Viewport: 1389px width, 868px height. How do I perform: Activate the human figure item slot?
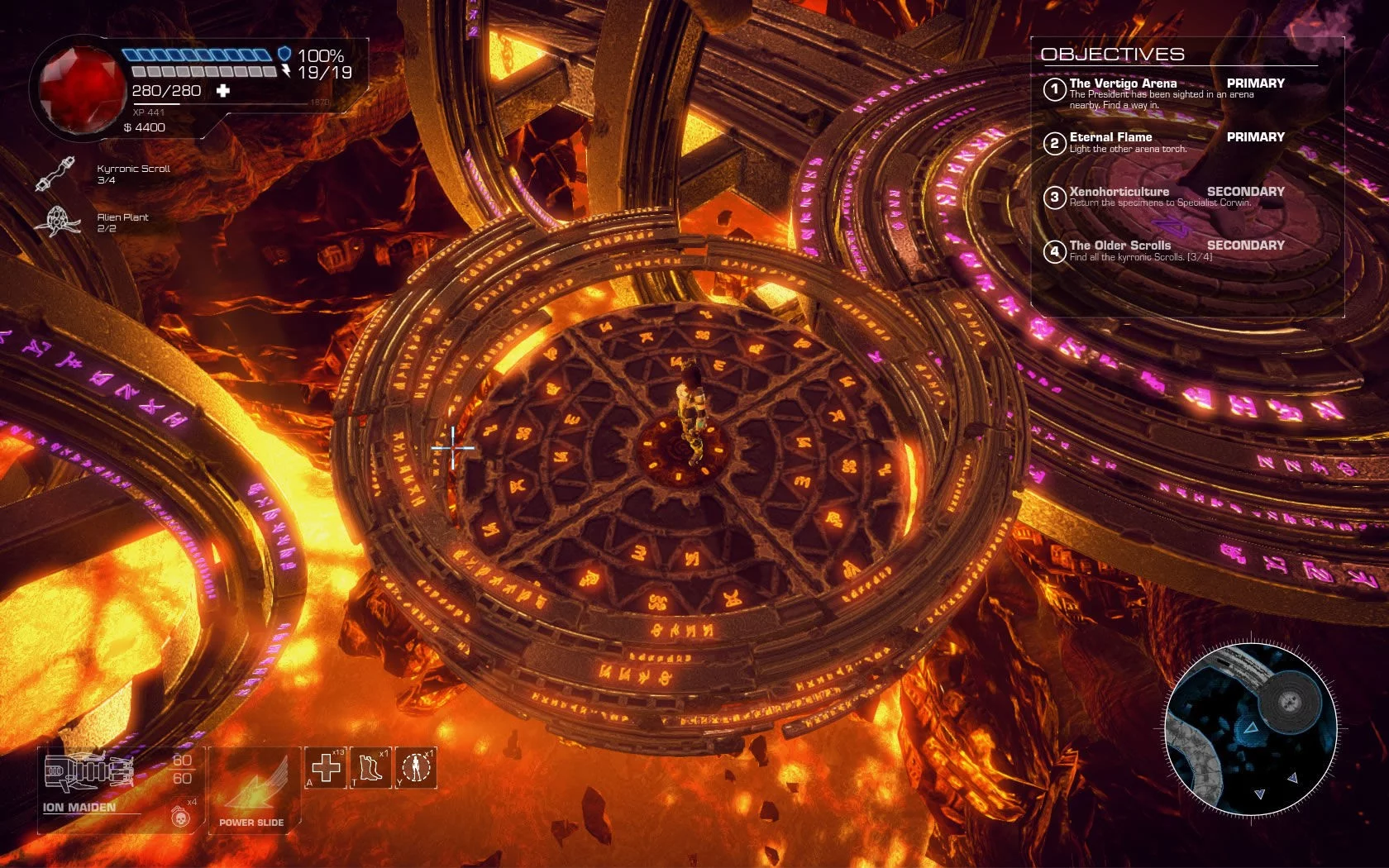[416, 768]
